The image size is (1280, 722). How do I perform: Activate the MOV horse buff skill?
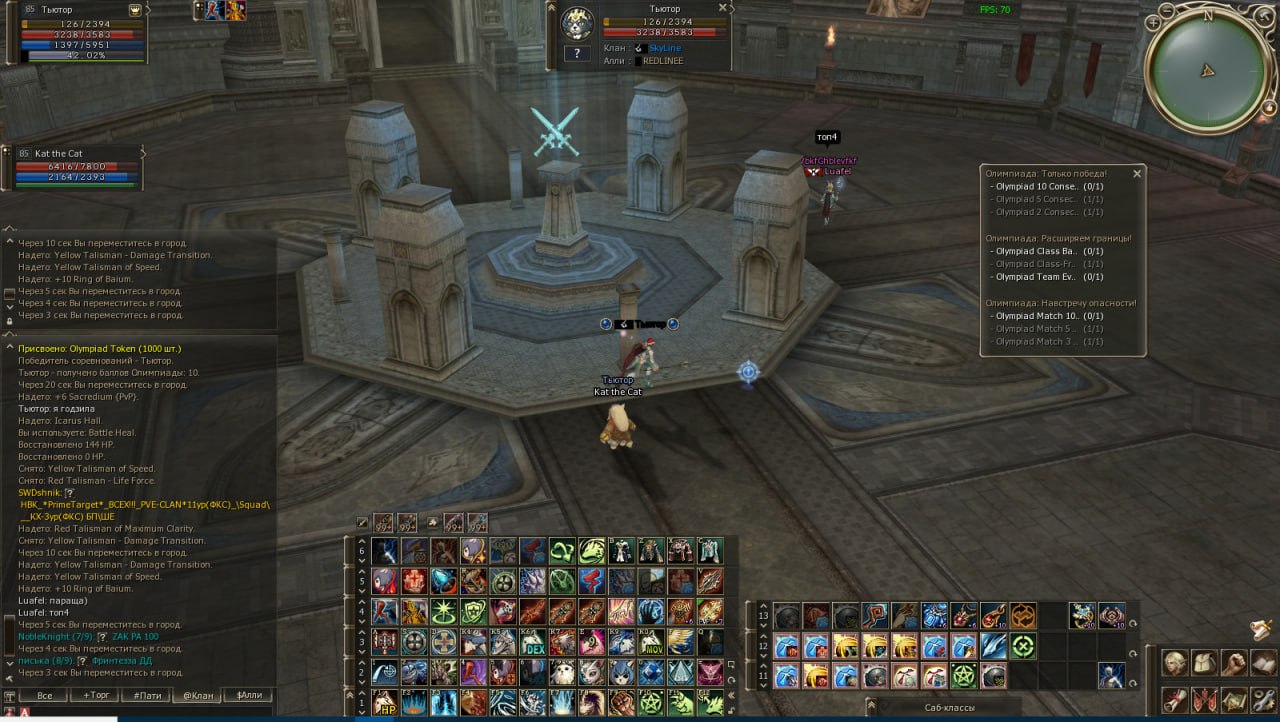coord(649,641)
